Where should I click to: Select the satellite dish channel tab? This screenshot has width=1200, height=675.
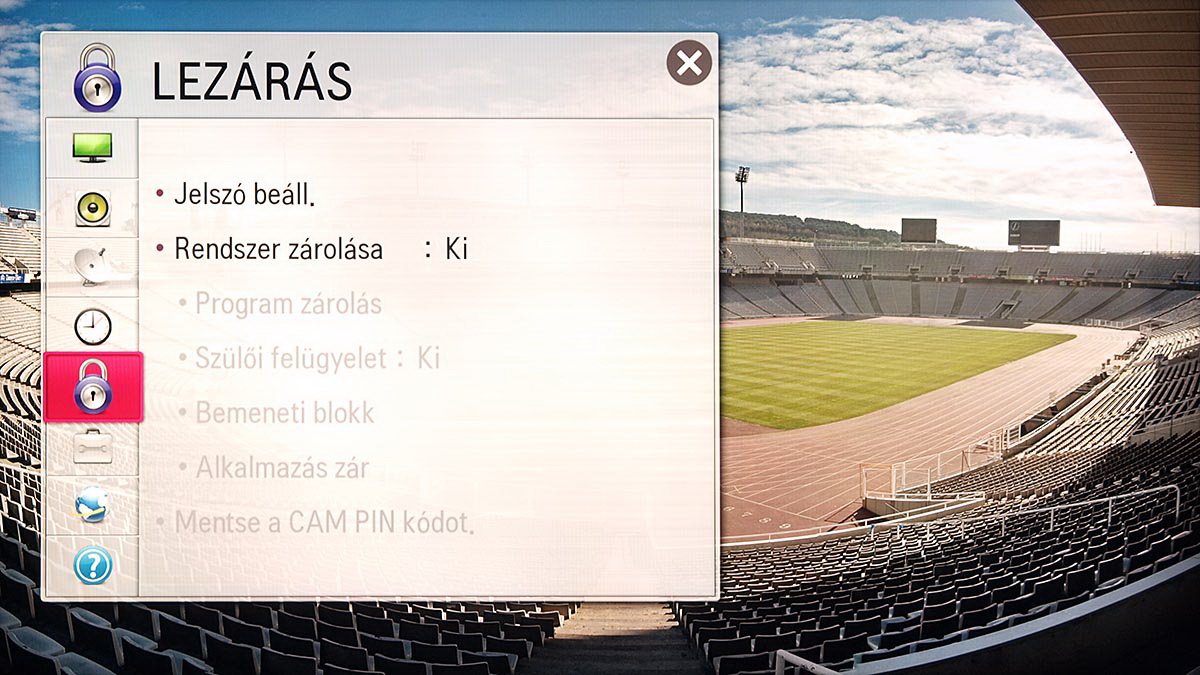[92, 268]
